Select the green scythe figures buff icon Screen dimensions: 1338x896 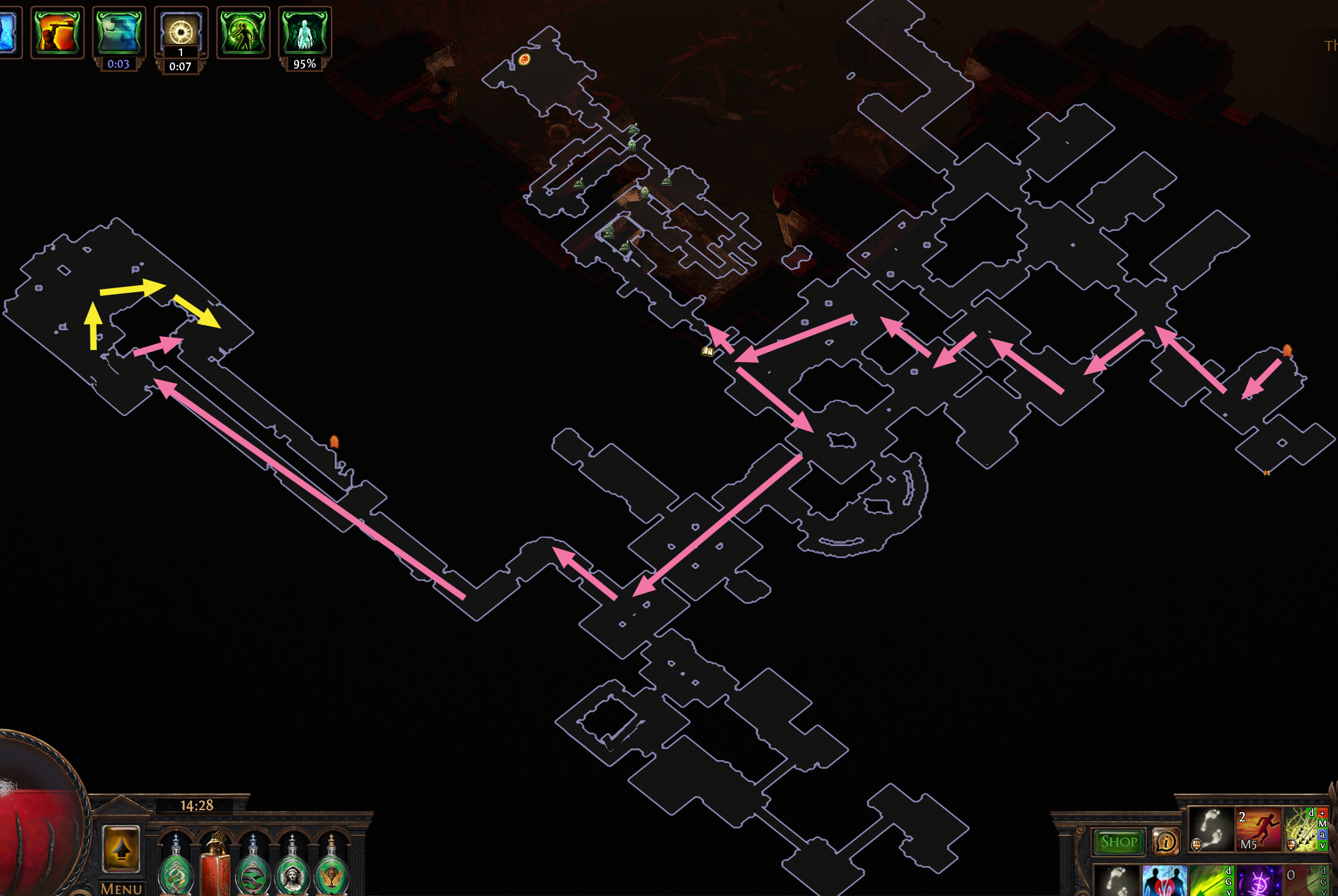(243, 32)
